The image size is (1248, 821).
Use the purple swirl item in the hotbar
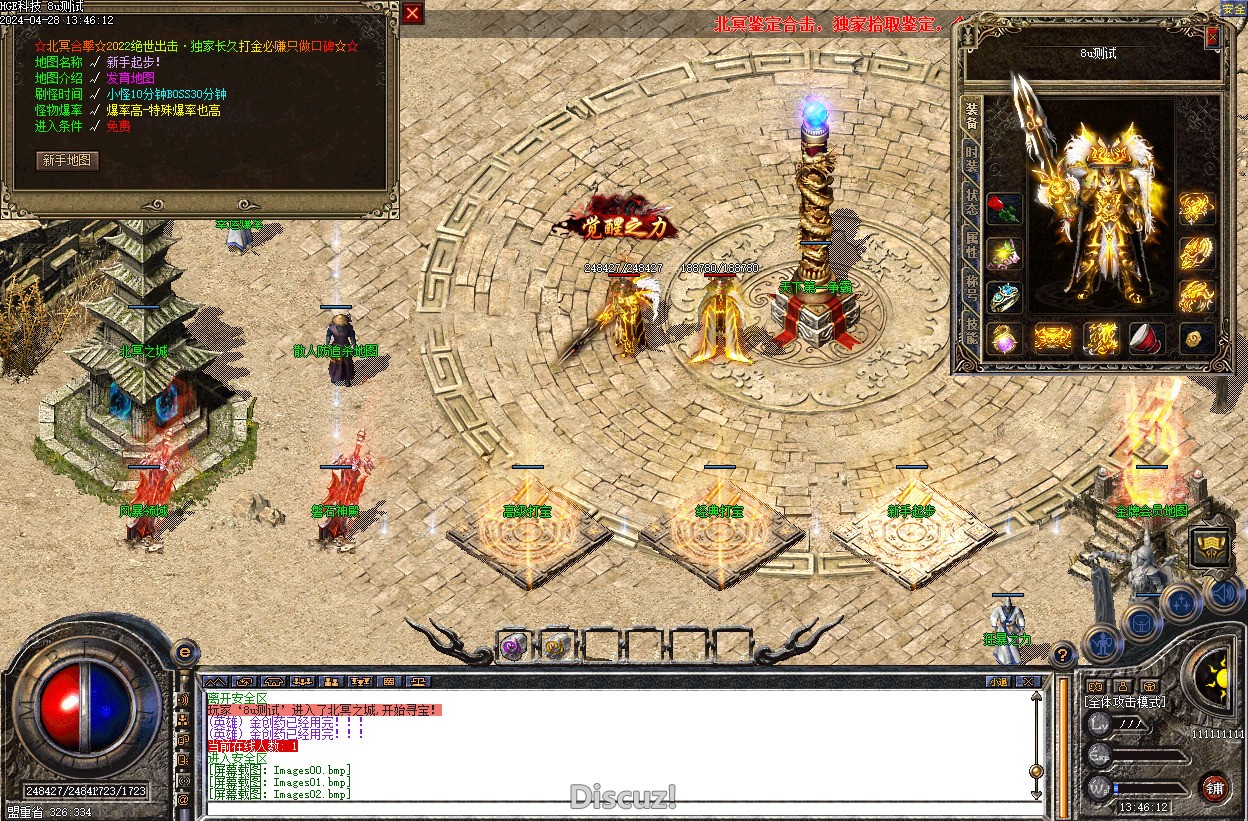pos(513,646)
